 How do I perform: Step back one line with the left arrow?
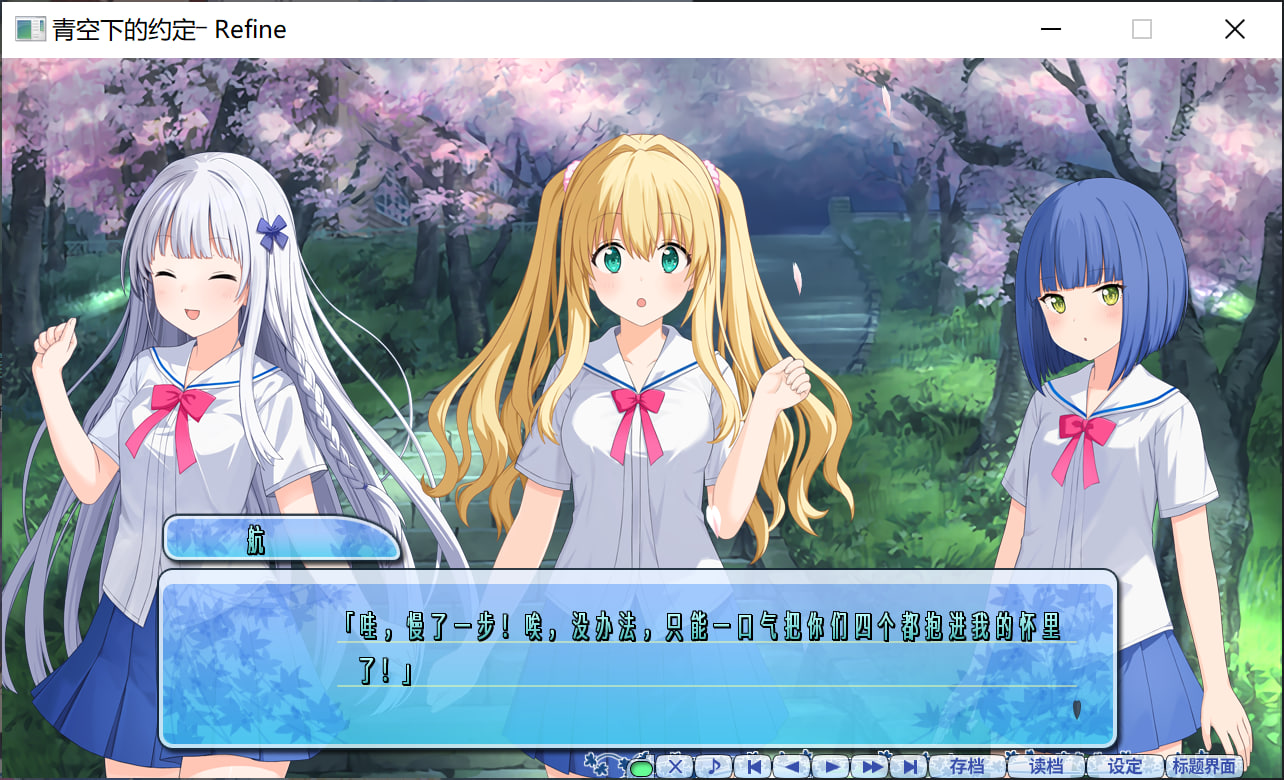[x=792, y=767]
